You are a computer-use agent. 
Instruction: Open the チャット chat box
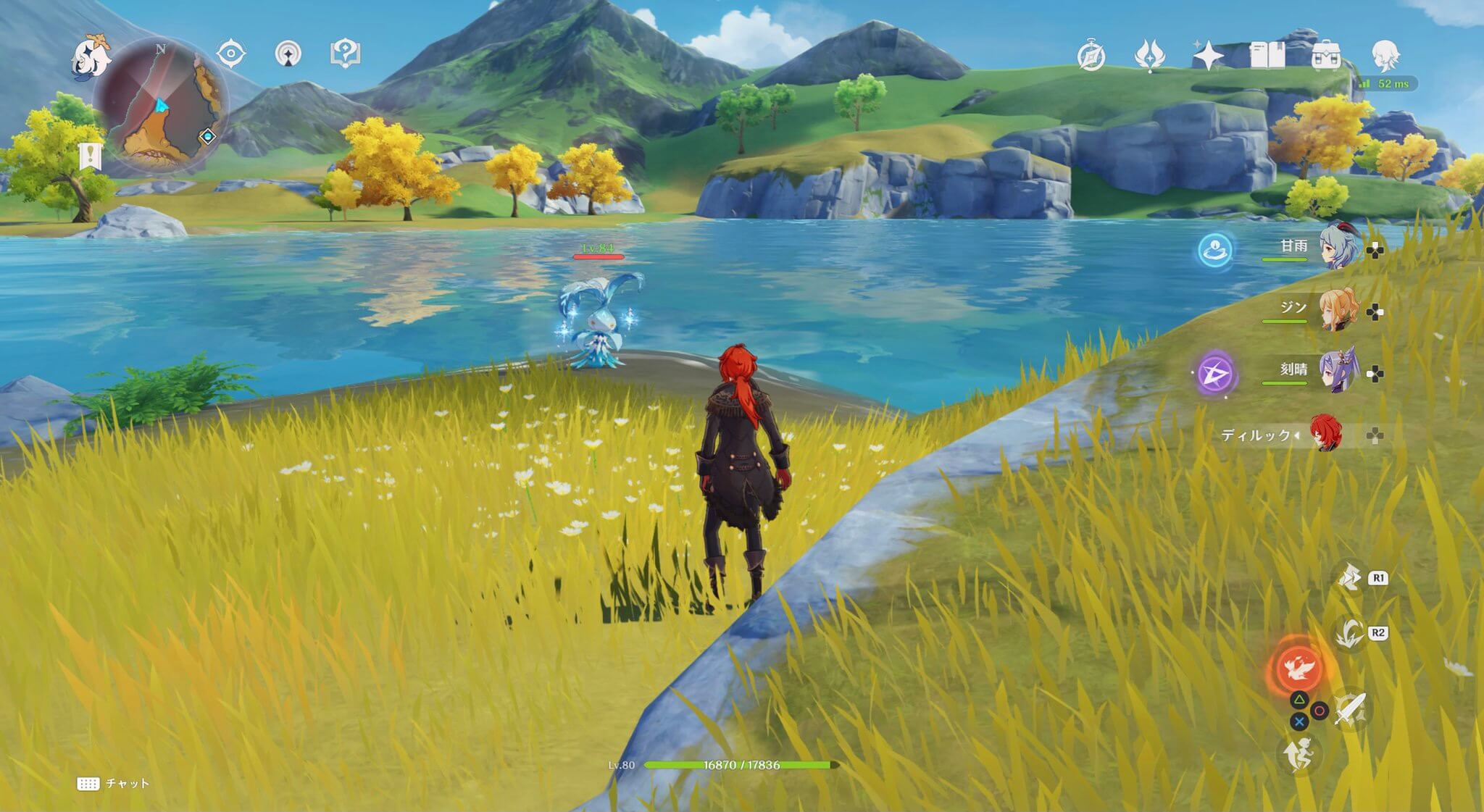[x=113, y=784]
